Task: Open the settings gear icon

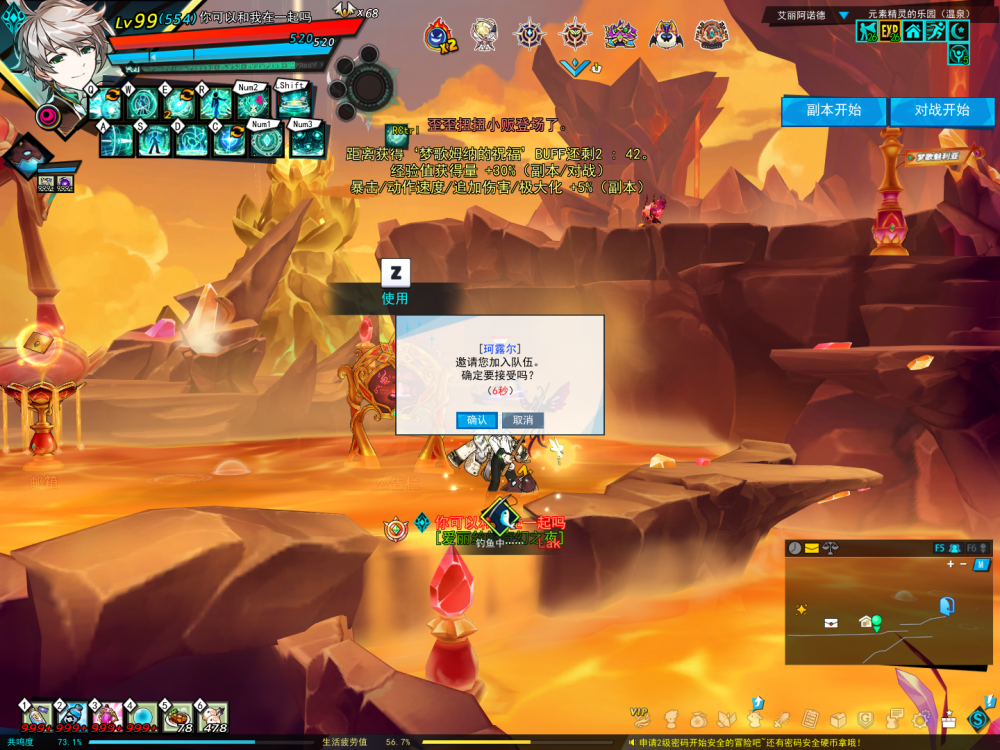Action: click(x=919, y=719)
